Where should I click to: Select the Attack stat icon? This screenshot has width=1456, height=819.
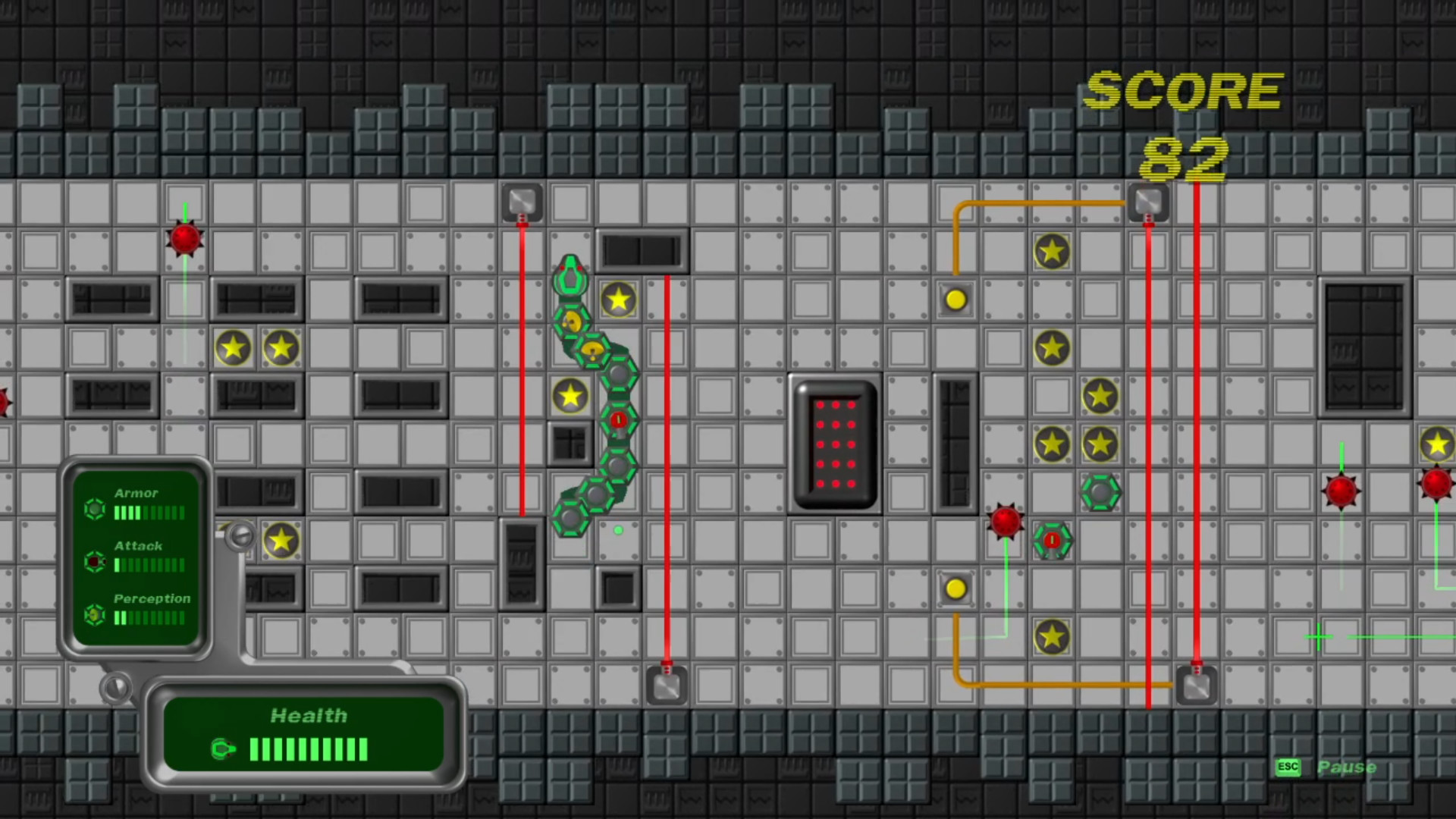coord(94,563)
